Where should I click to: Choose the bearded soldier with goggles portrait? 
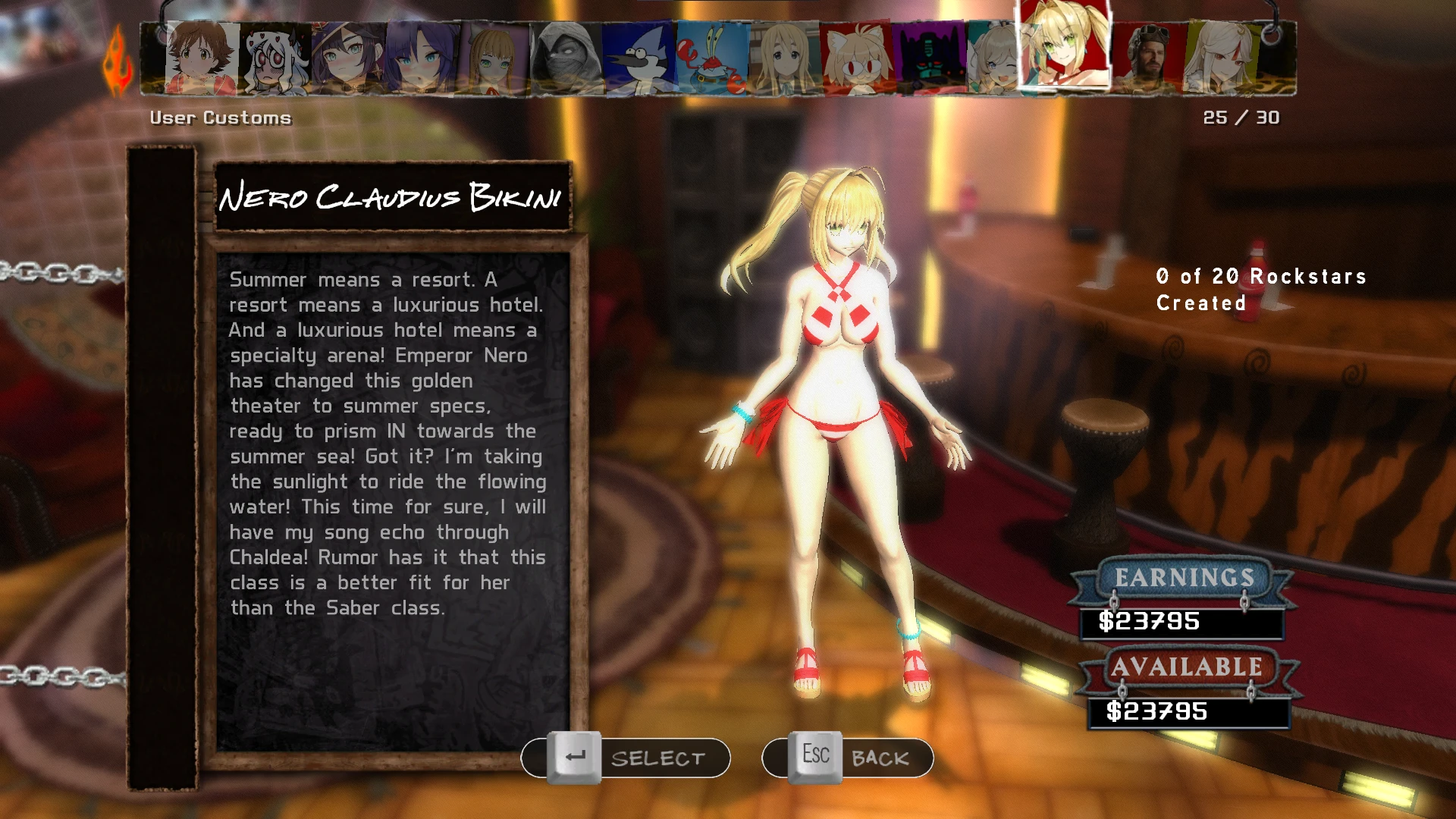pyautogui.click(x=1147, y=59)
